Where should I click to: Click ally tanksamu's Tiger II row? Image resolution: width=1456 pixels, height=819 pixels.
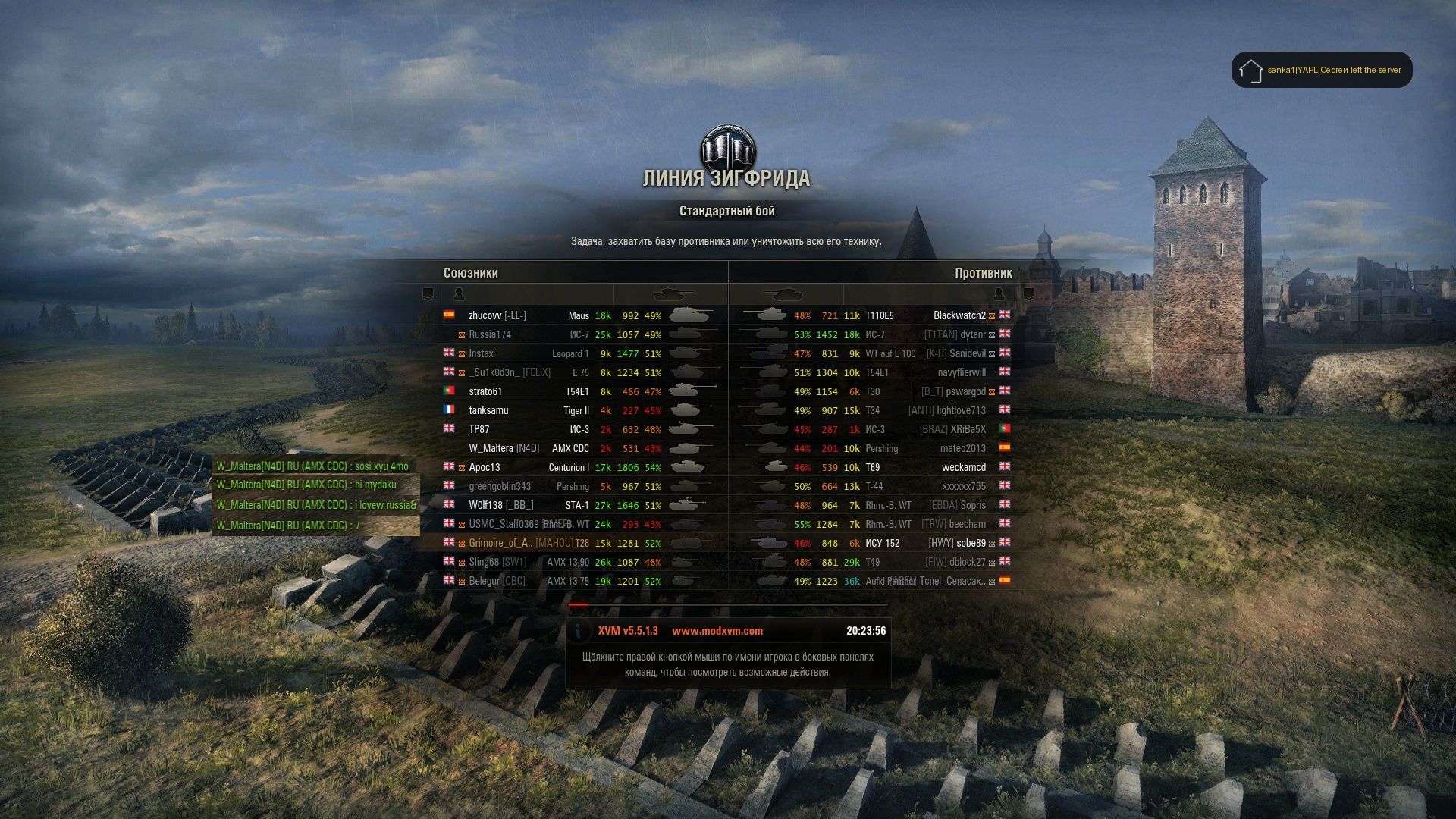pyautogui.click(x=488, y=410)
